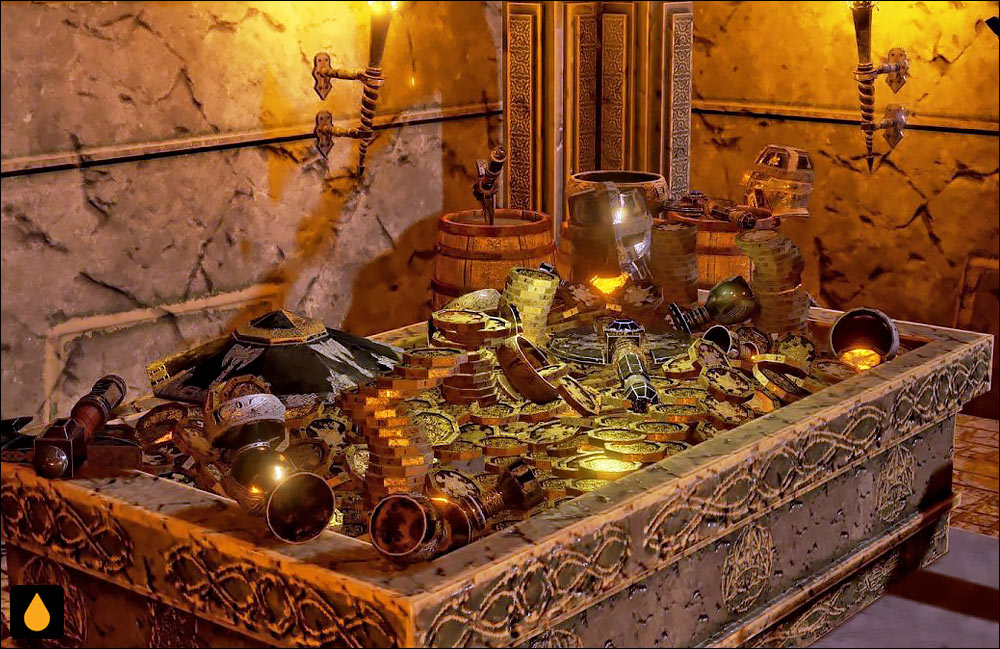1000x649 pixels.
Task: Click the yellow droplet logo badge
Action: click(37, 612)
